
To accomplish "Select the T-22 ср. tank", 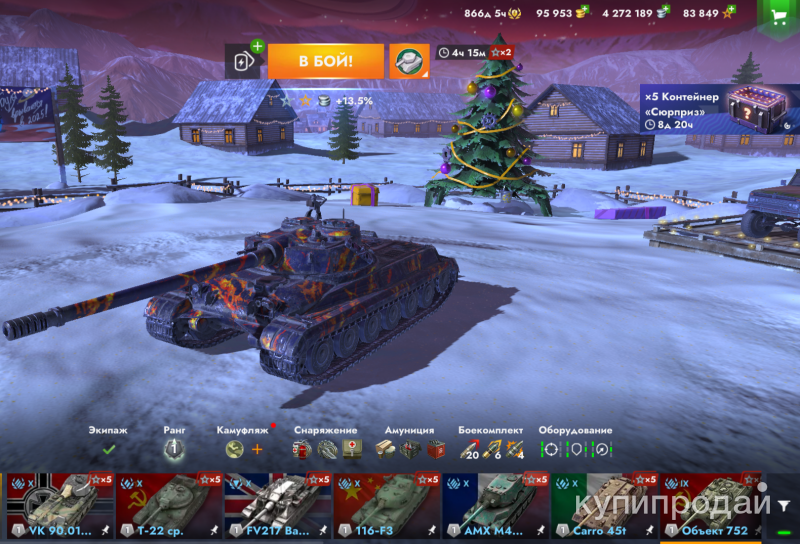I will pyautogui.click(x=168, y=505).
